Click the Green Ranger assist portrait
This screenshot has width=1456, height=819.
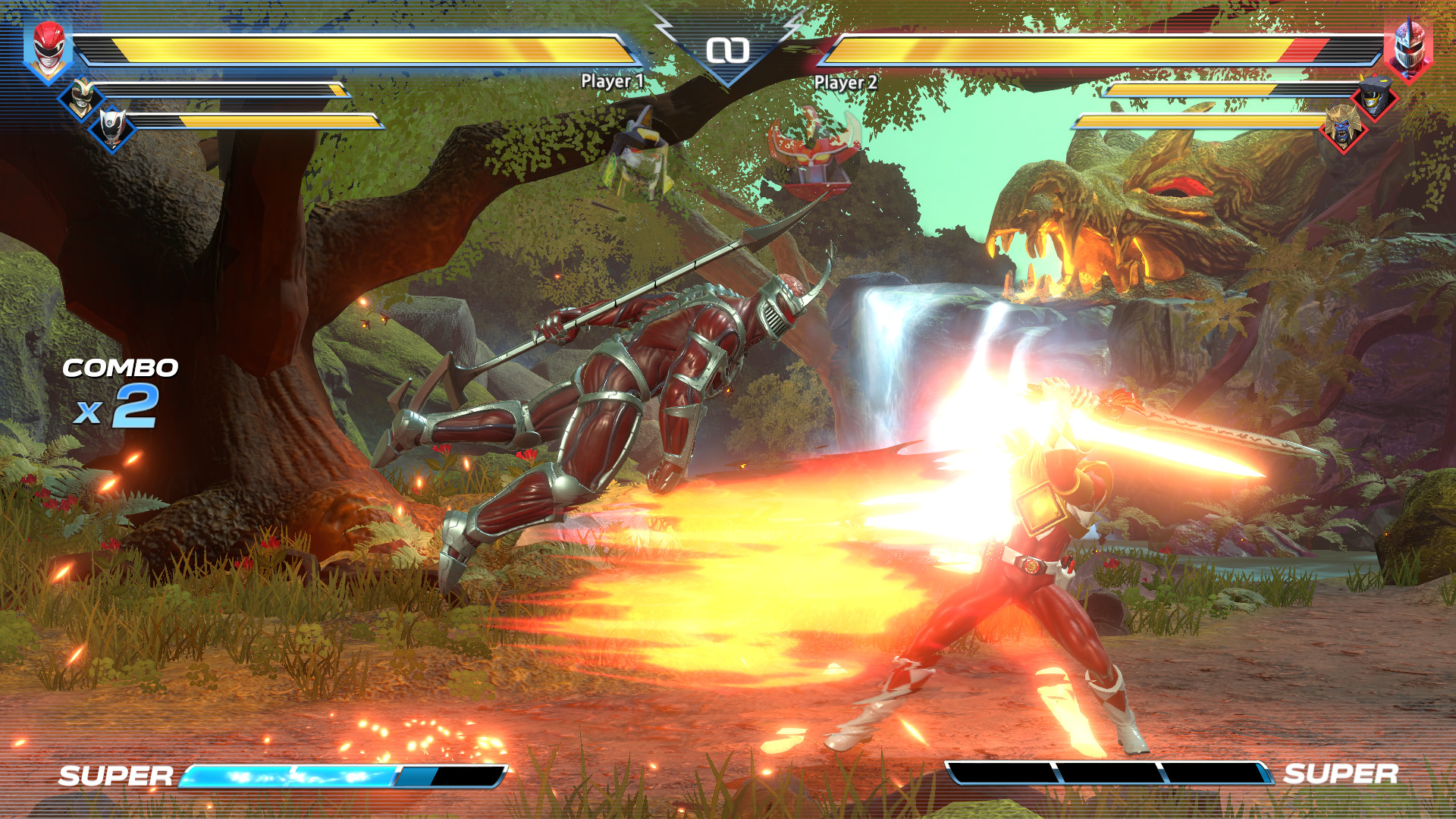click(80, 97)
